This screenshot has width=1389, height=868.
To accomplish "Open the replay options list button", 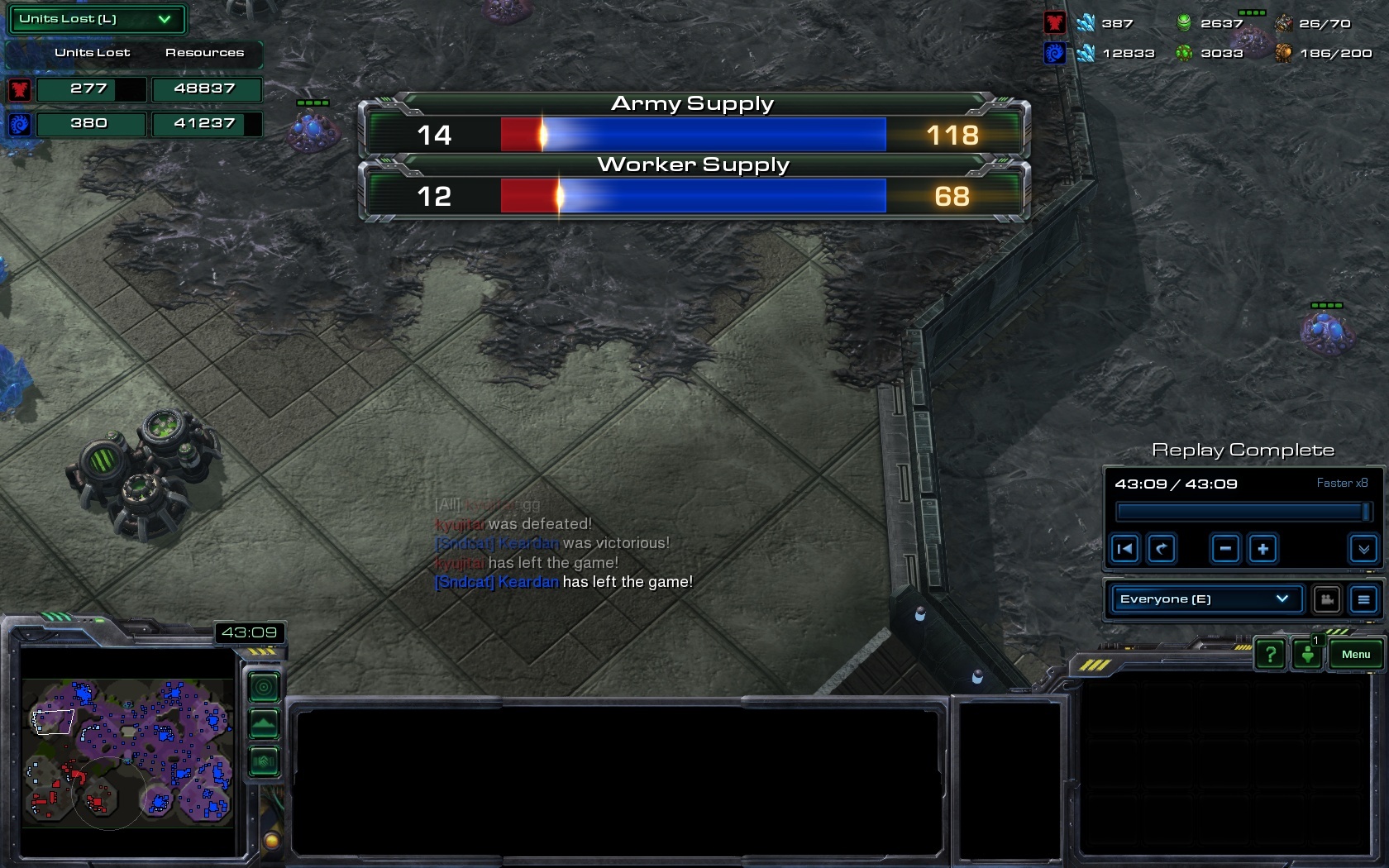I will point(1363,599).
